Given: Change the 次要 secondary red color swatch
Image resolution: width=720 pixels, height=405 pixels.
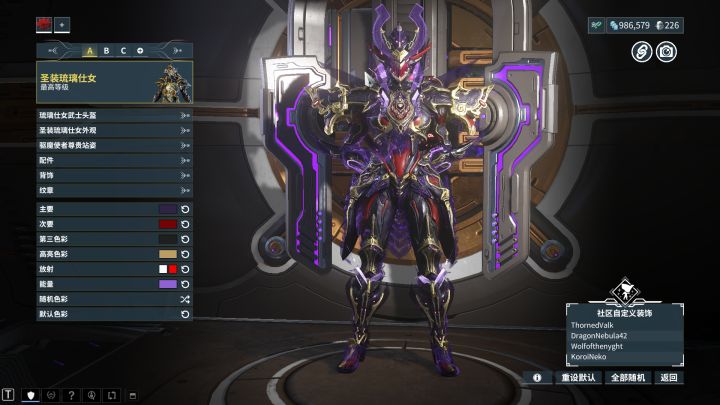Looking at the screenshot, I should 168,224.
